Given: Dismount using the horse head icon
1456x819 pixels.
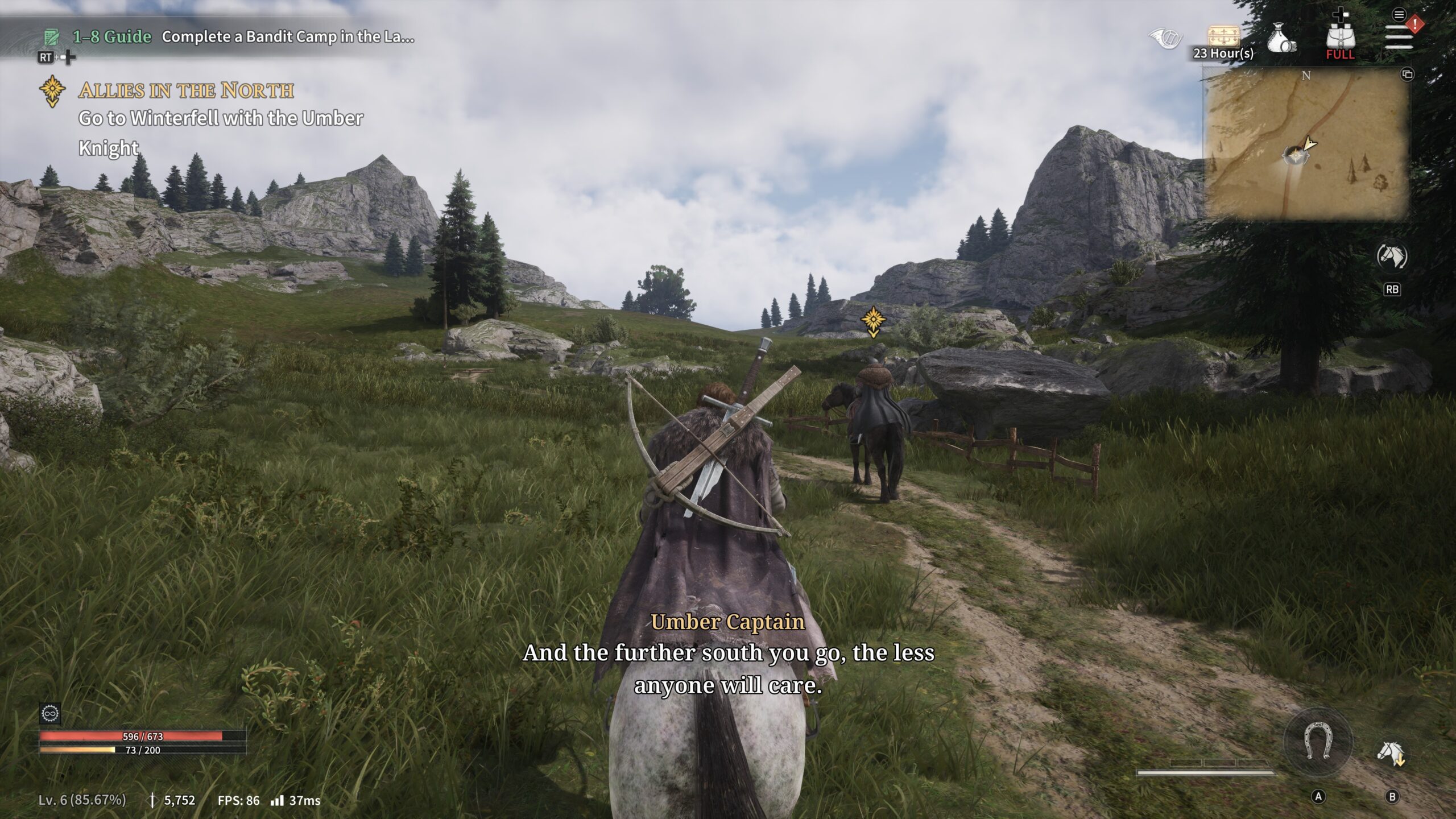Looking at the screenshot, I should [1391, 754].
